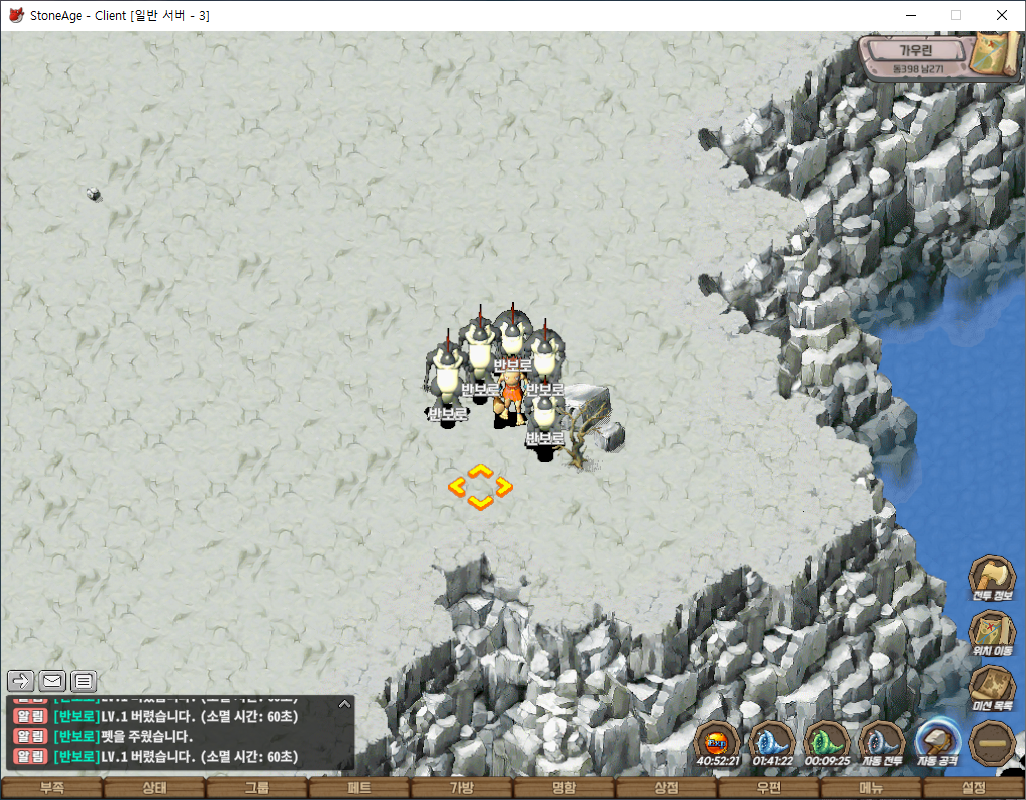Screen dimensions: 1026x800
Task: Open the 미션 목록 scroll icon
Action: click(992, 688)
